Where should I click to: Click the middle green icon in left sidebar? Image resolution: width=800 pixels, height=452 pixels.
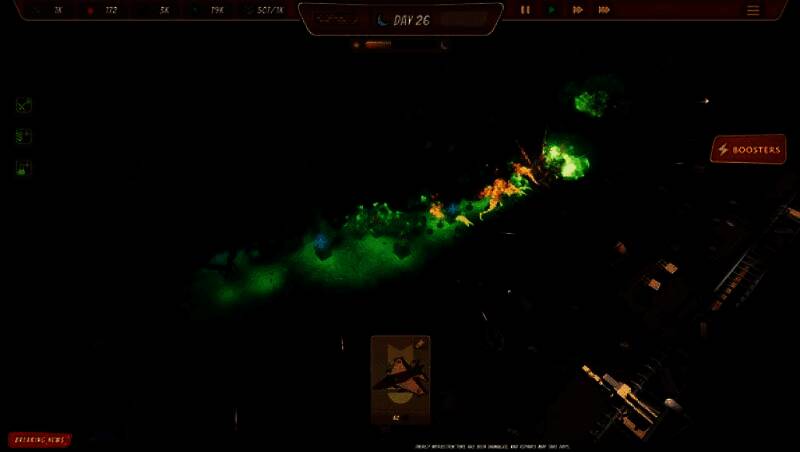coord(24,136)
